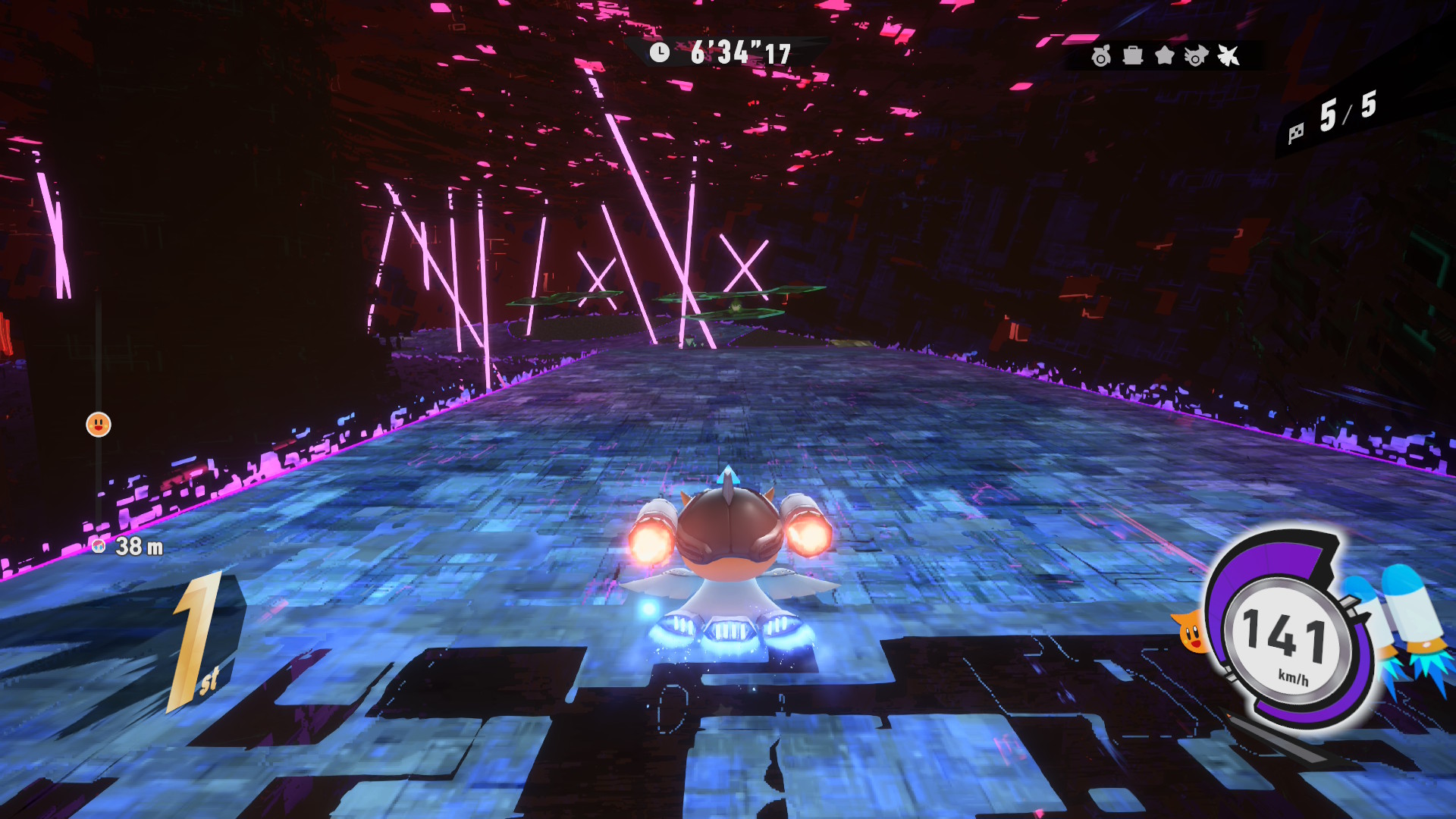Viewport: 1456px width, 819px height.
Task: Click the boxy wagon machine icon
Action: [1132, 55]
